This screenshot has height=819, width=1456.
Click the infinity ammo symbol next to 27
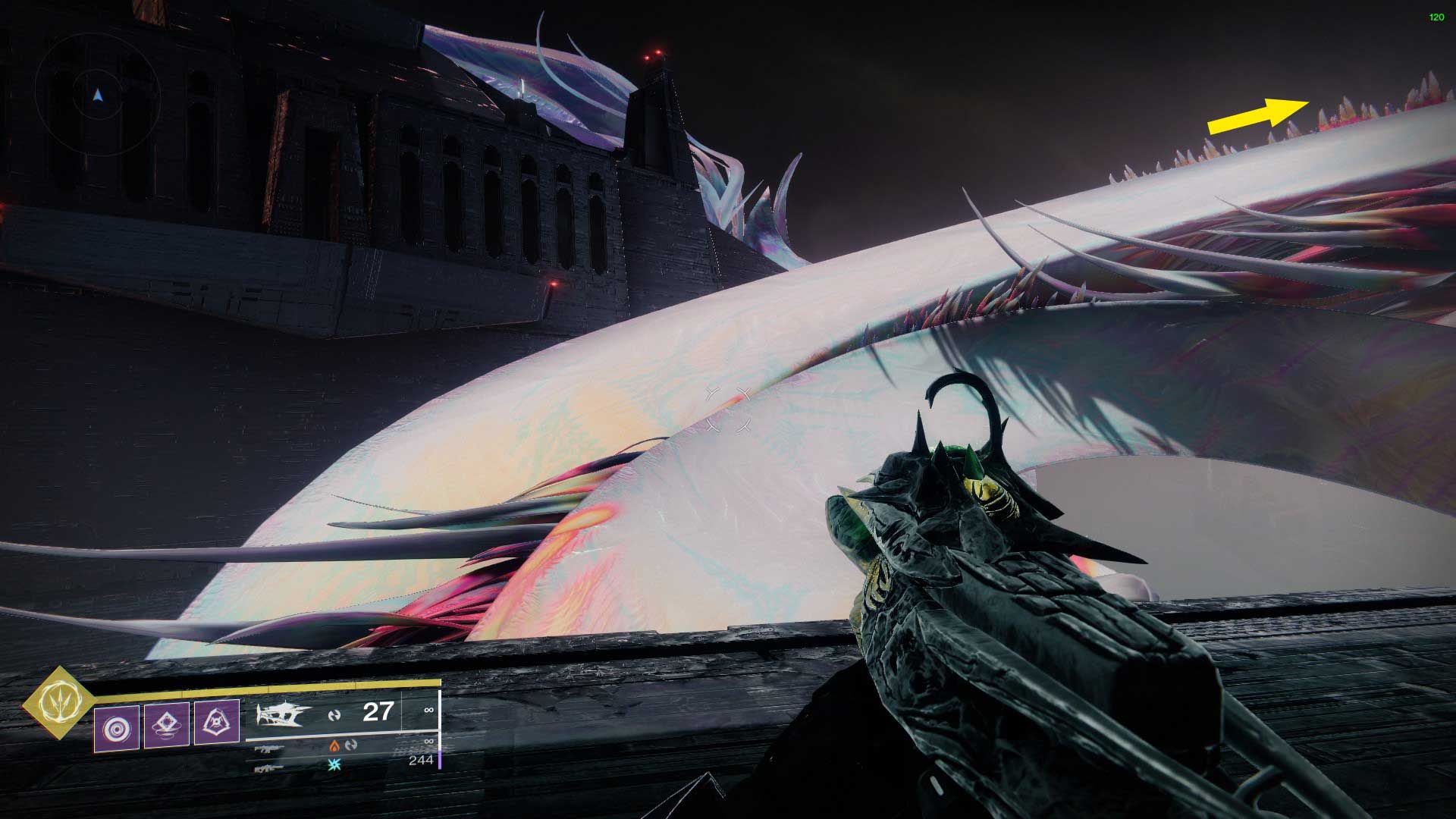429,710
